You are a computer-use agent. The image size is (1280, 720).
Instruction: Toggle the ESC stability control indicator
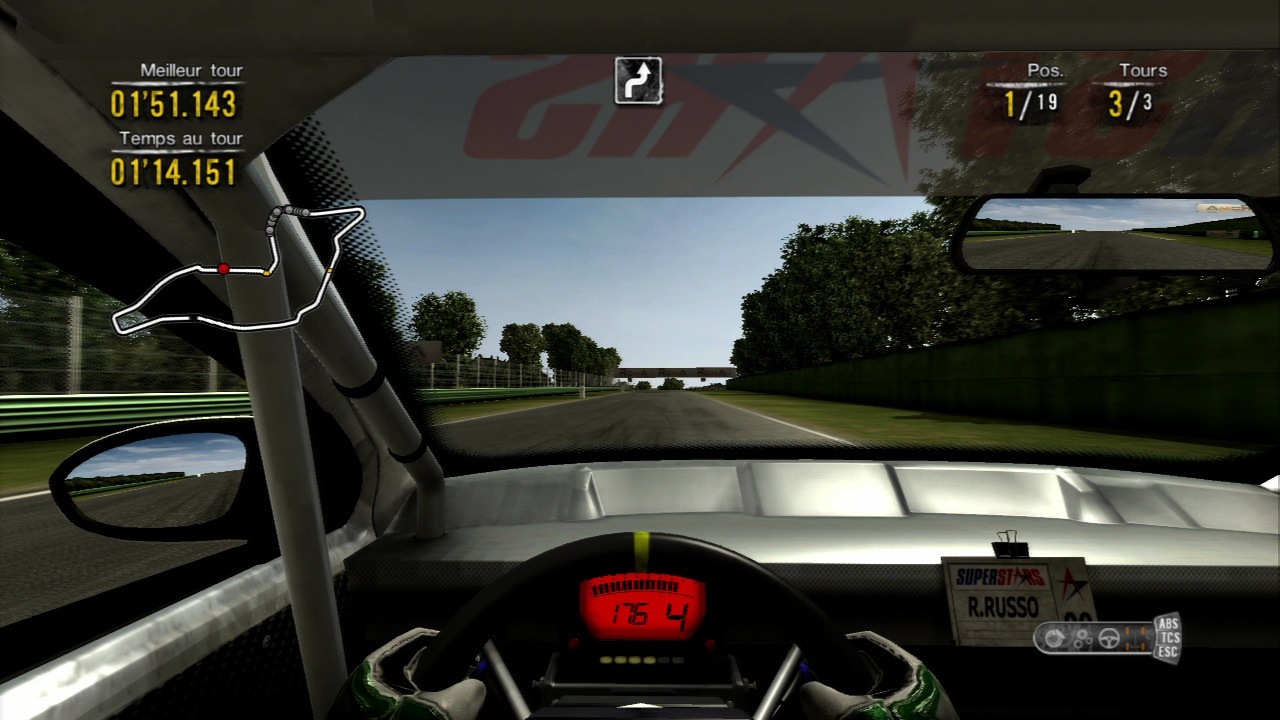click(x=1167, y=652)
